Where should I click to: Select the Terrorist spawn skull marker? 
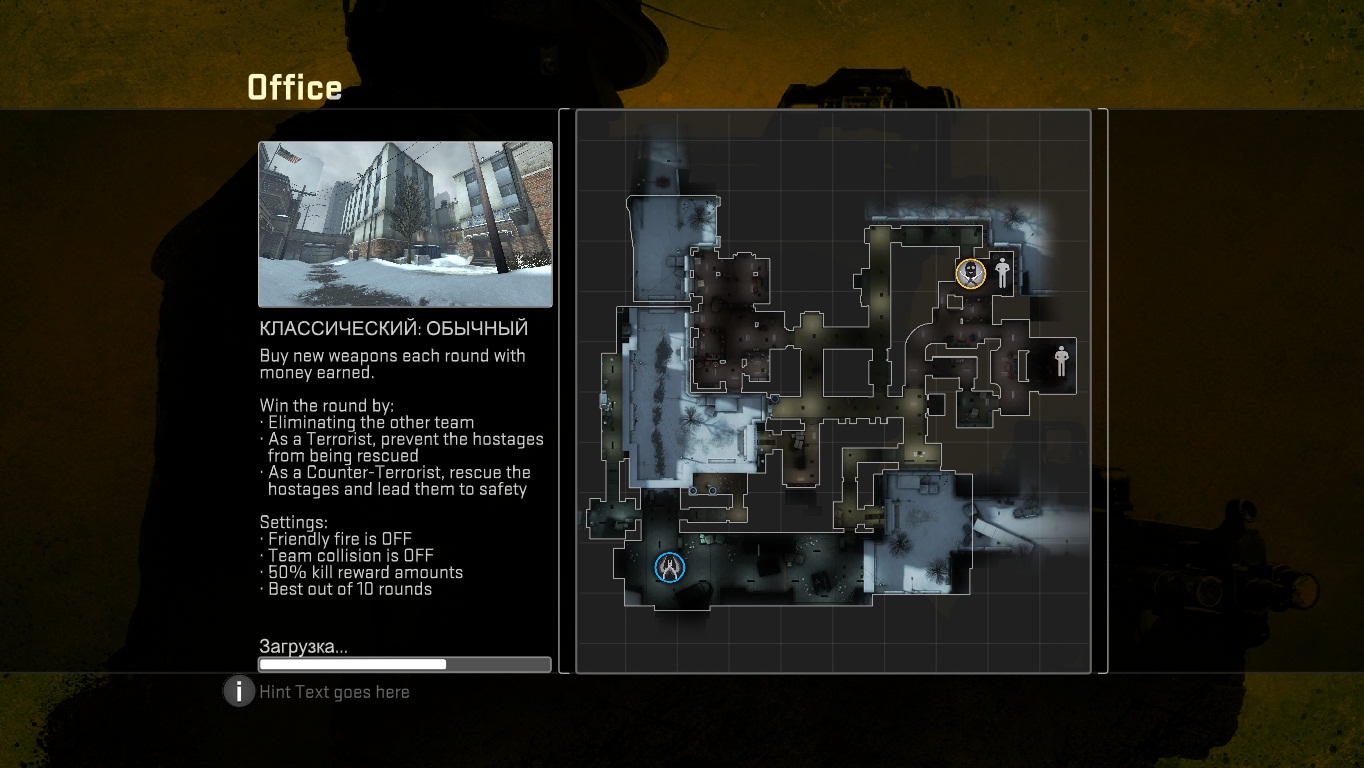(970, 273)
